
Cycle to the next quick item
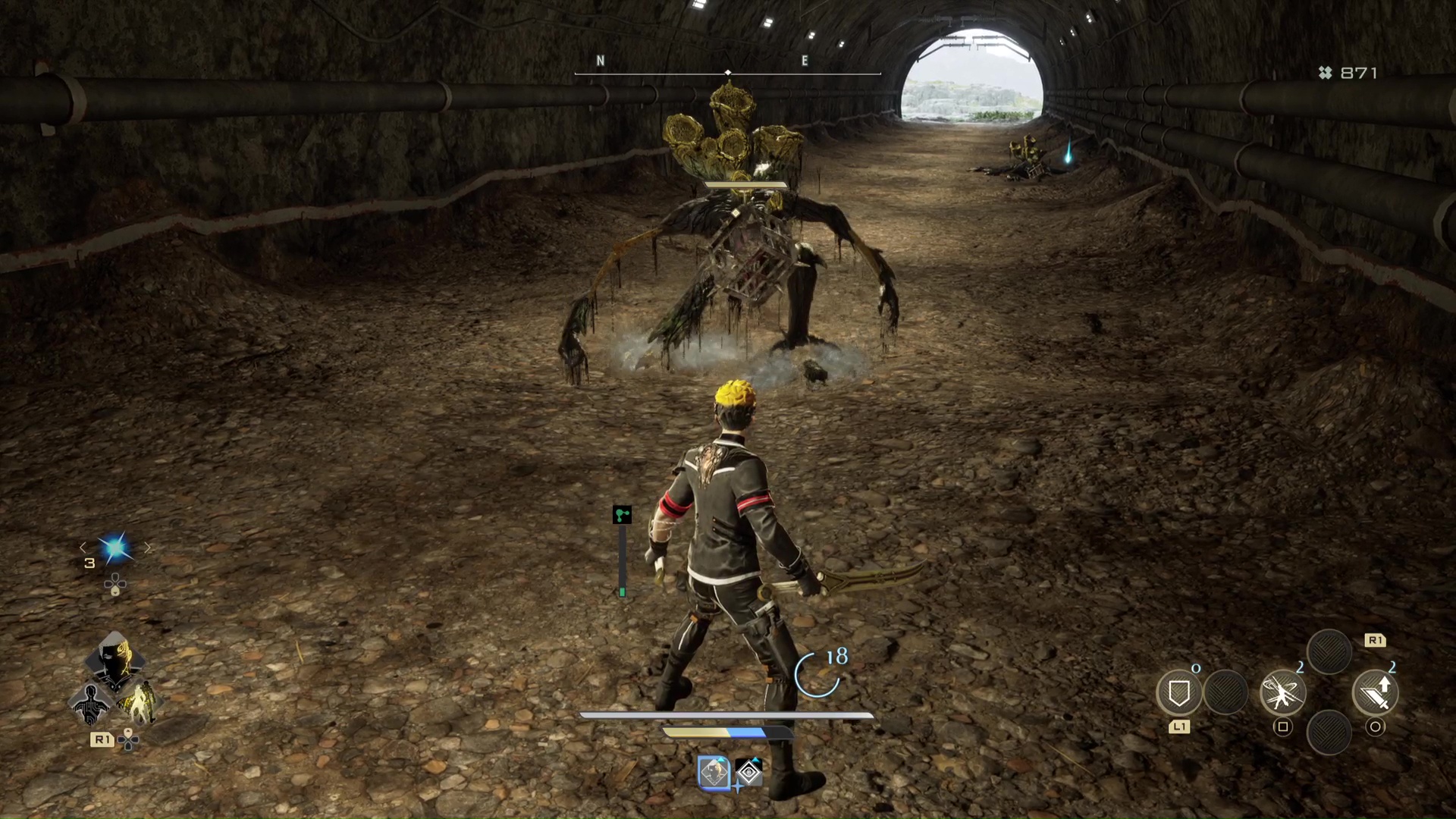(x=148, y=548)
